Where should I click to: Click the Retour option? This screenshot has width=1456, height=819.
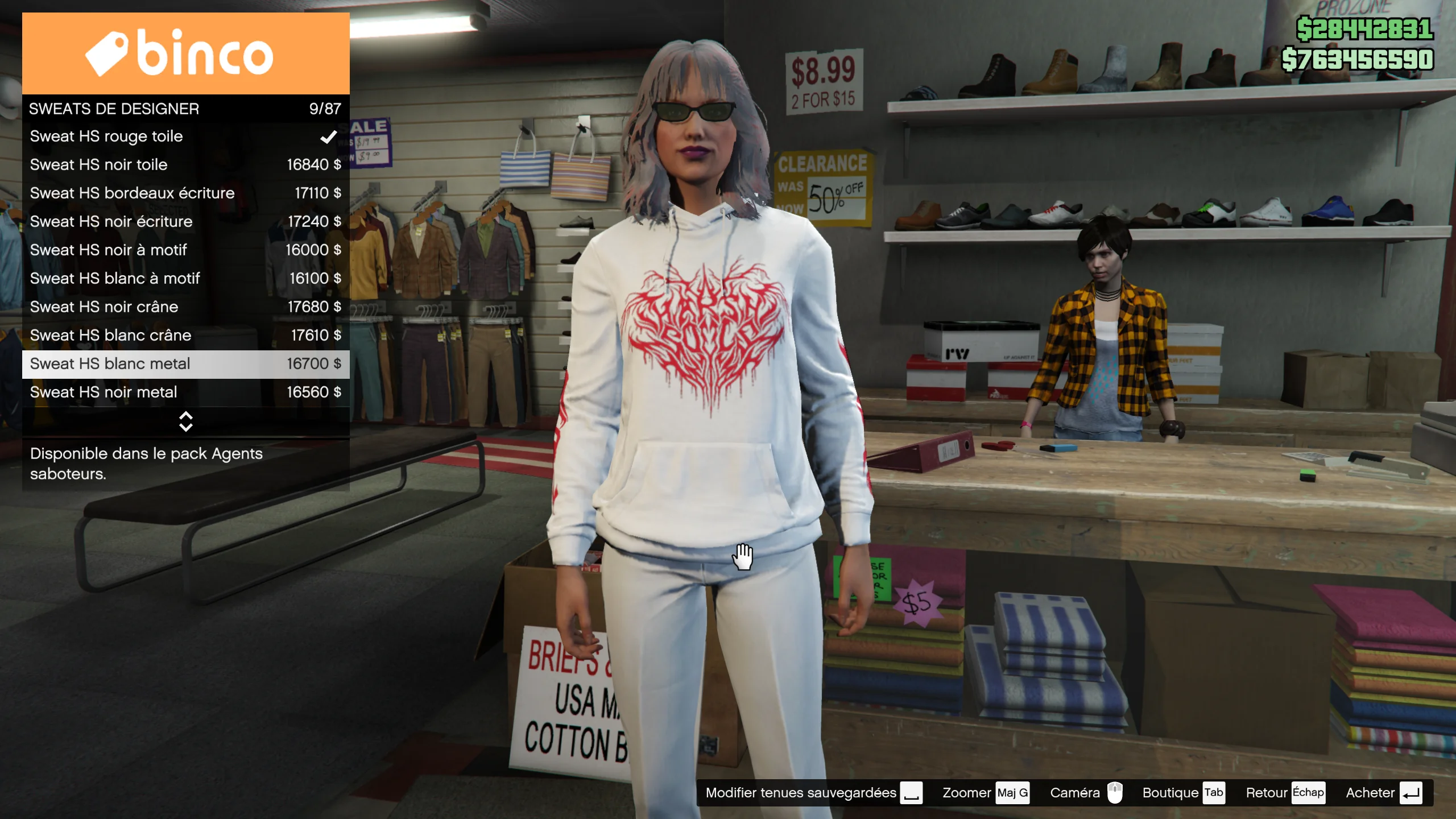point(1285,793)
